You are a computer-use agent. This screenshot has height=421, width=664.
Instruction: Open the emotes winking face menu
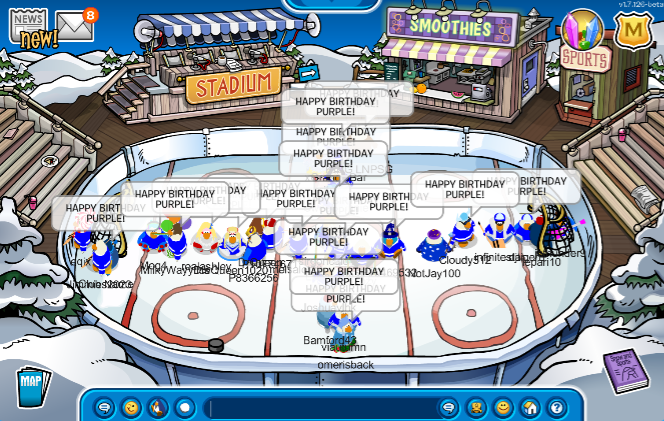tap(131, 408)
